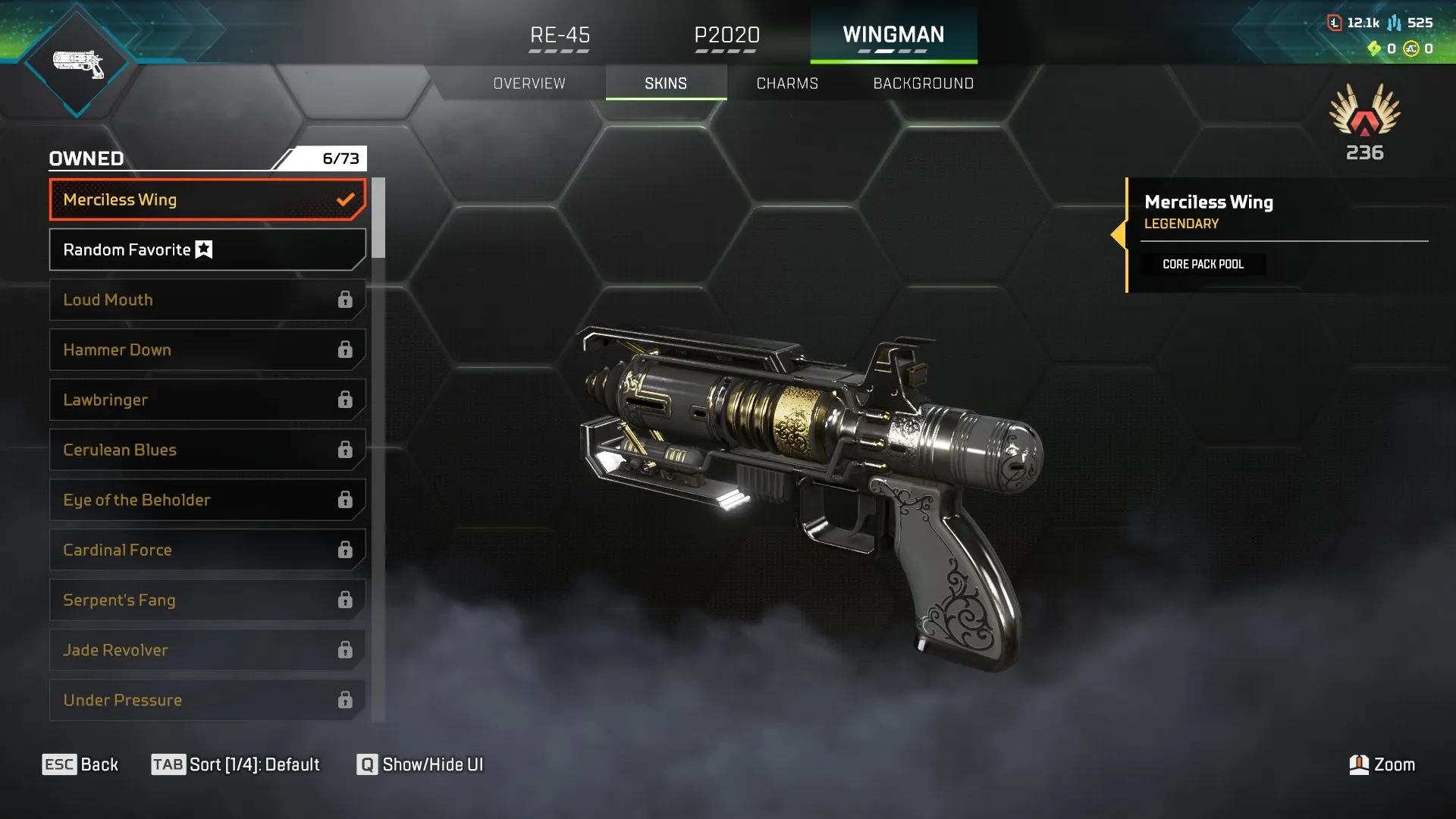Click the equipped checkmark on Merciless Wing
This screenshot has height=819, width=1456.
click(346, 199)
